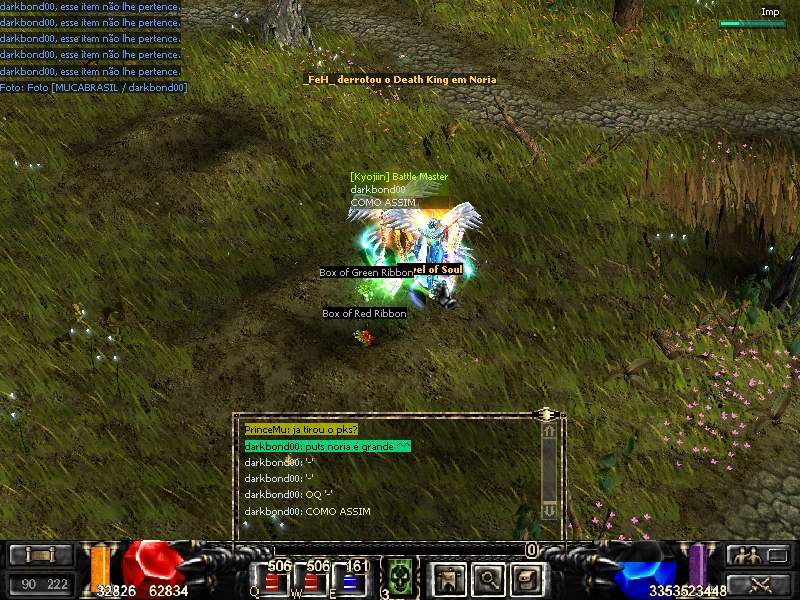Pick the Box of Red Ribbon label

click(364, 314)
